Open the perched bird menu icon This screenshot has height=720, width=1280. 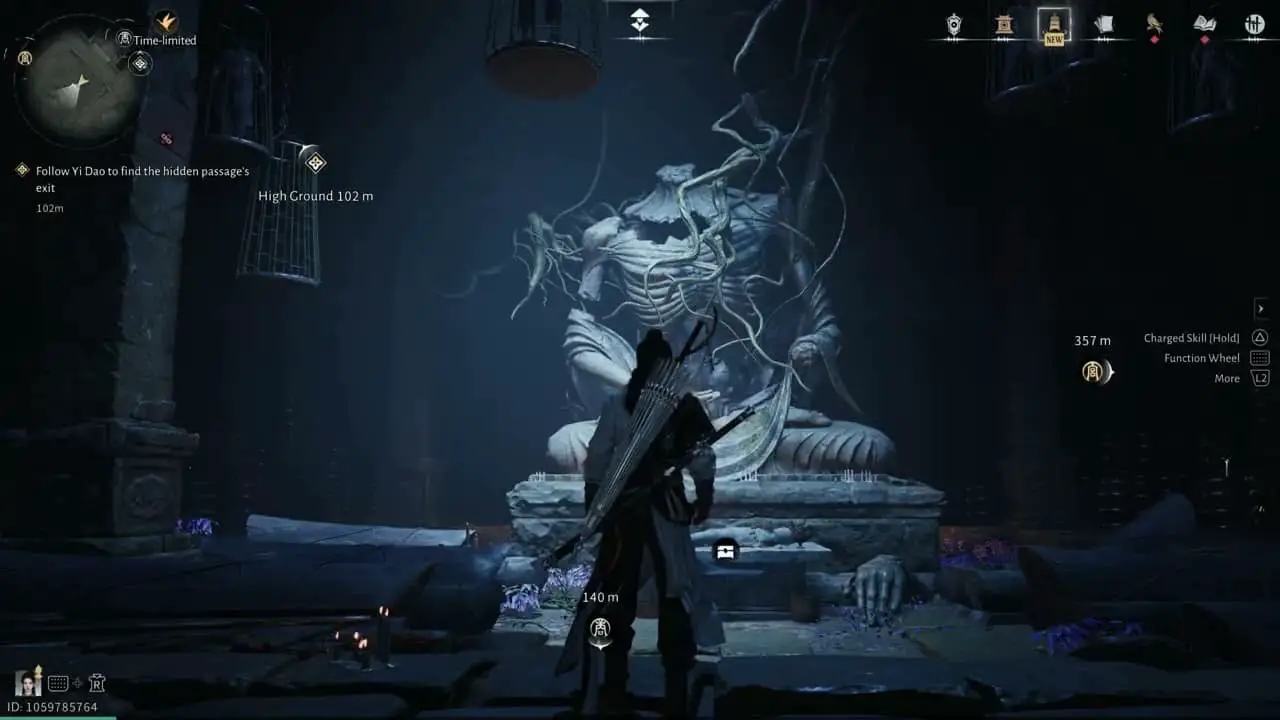[x=1154, y=24]
